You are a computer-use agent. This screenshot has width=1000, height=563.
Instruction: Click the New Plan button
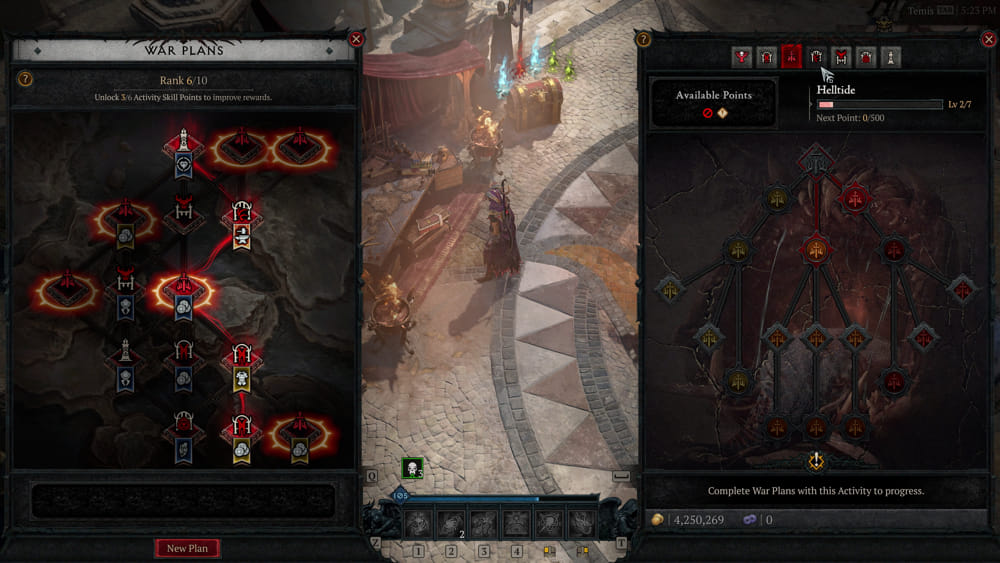187,548
